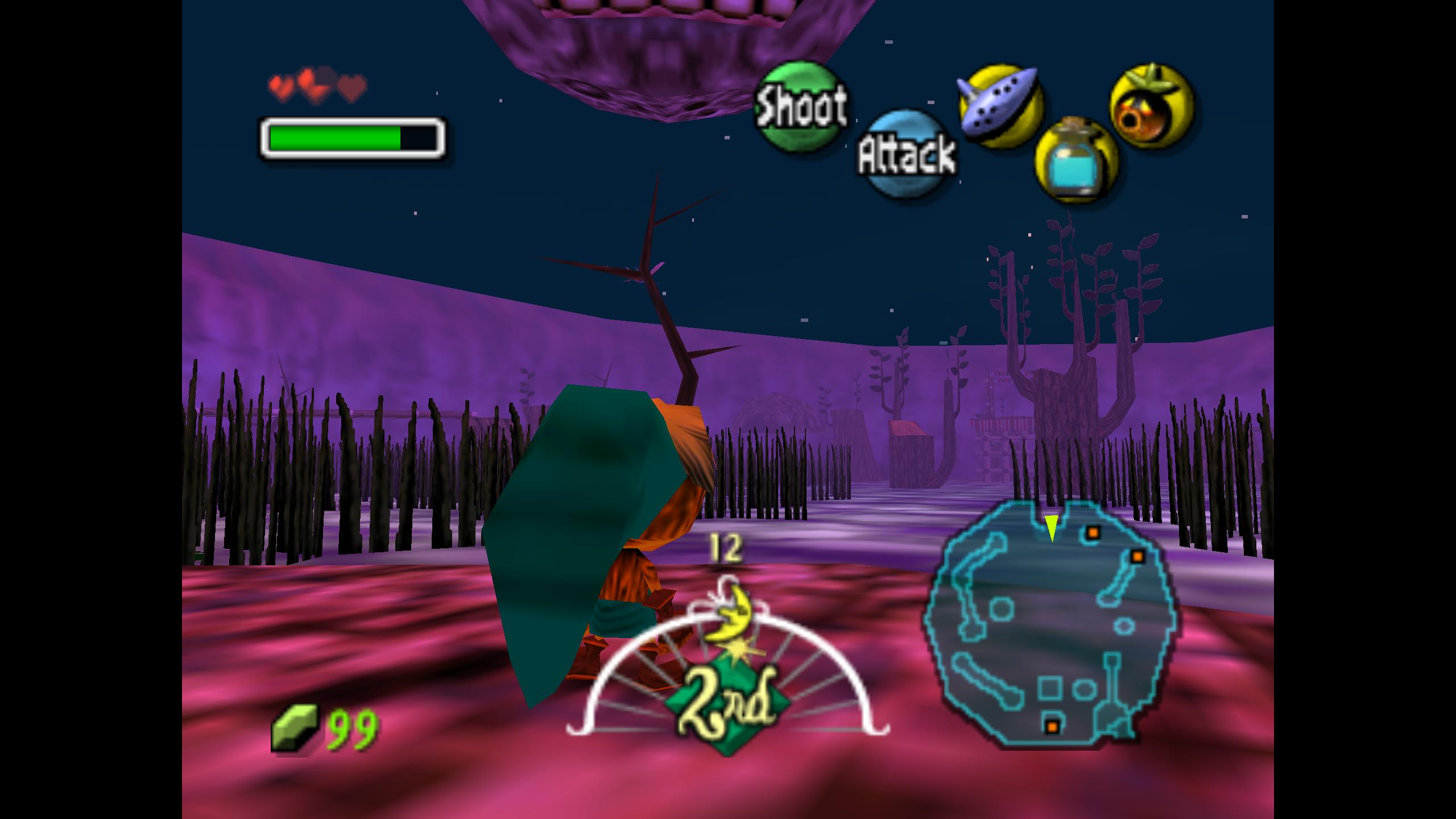1456x819 pixels.
Task: Click the green Shoot button
Action: 799,106
